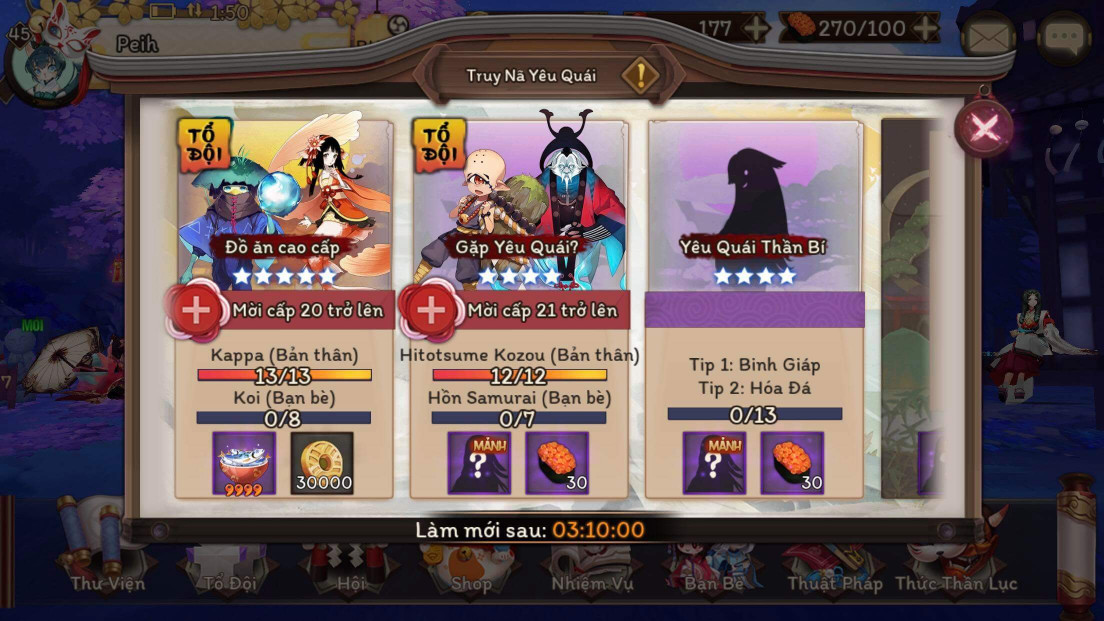Invite teammates level 21 and up
The image size is (1104, 621).
tap(431, 310)
